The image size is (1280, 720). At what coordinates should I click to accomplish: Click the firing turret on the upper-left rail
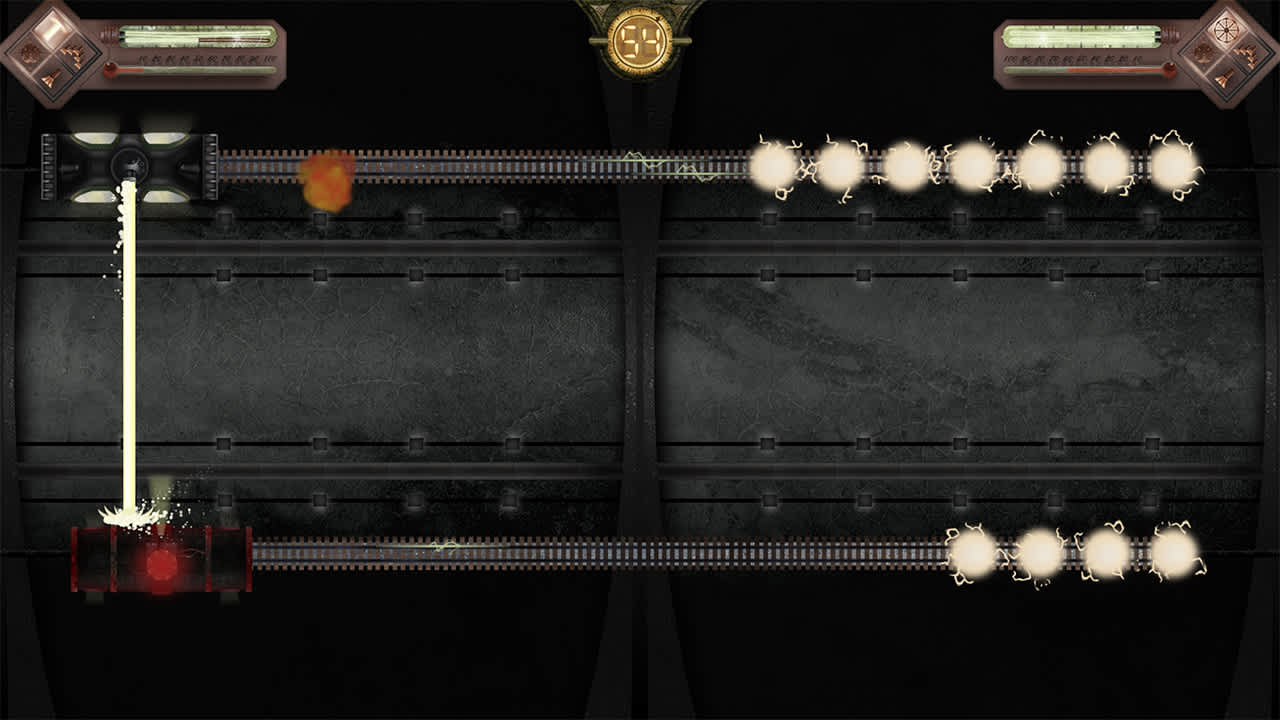130,166
